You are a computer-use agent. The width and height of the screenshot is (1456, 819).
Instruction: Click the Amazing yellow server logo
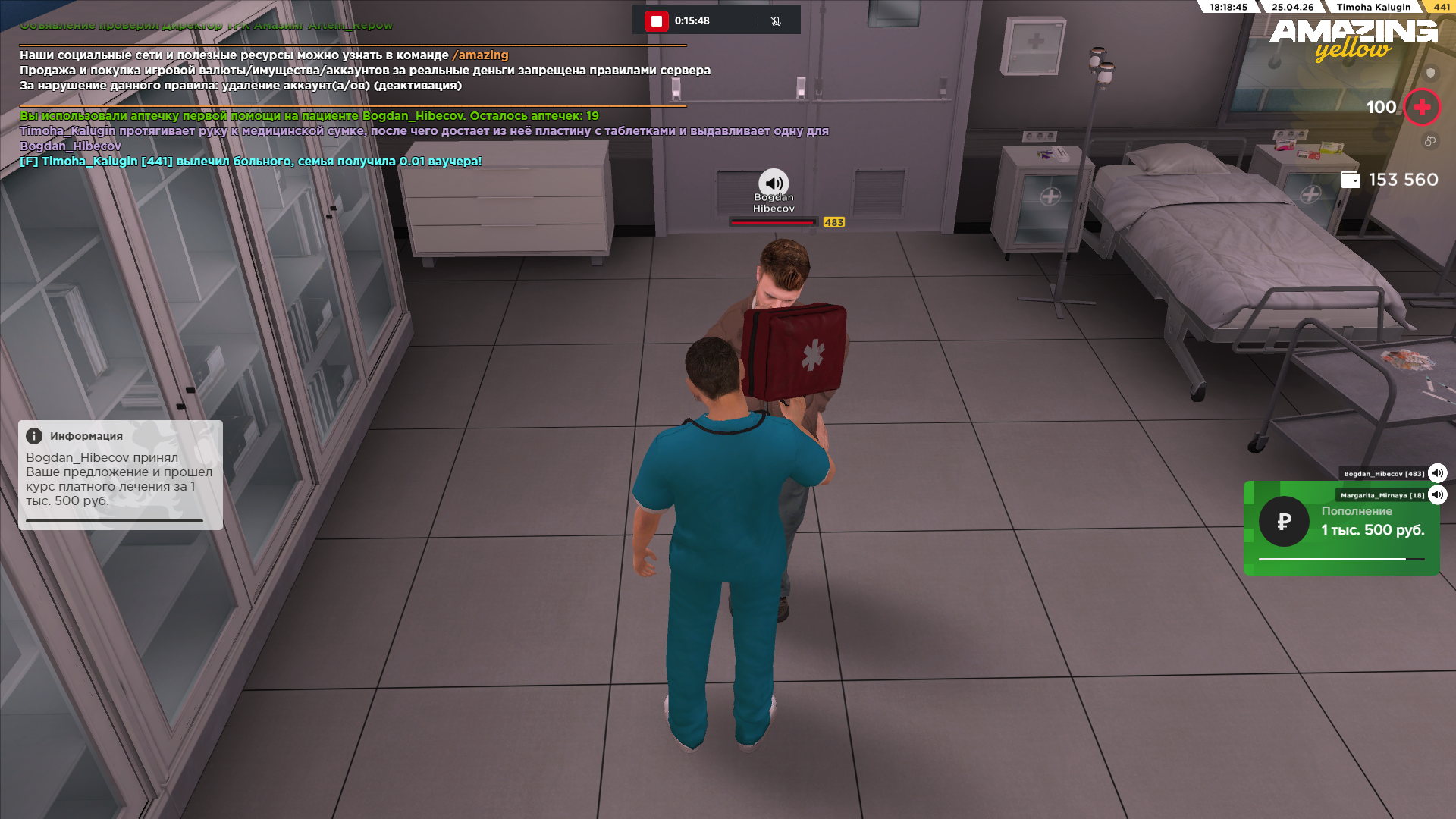[1354, 39]
